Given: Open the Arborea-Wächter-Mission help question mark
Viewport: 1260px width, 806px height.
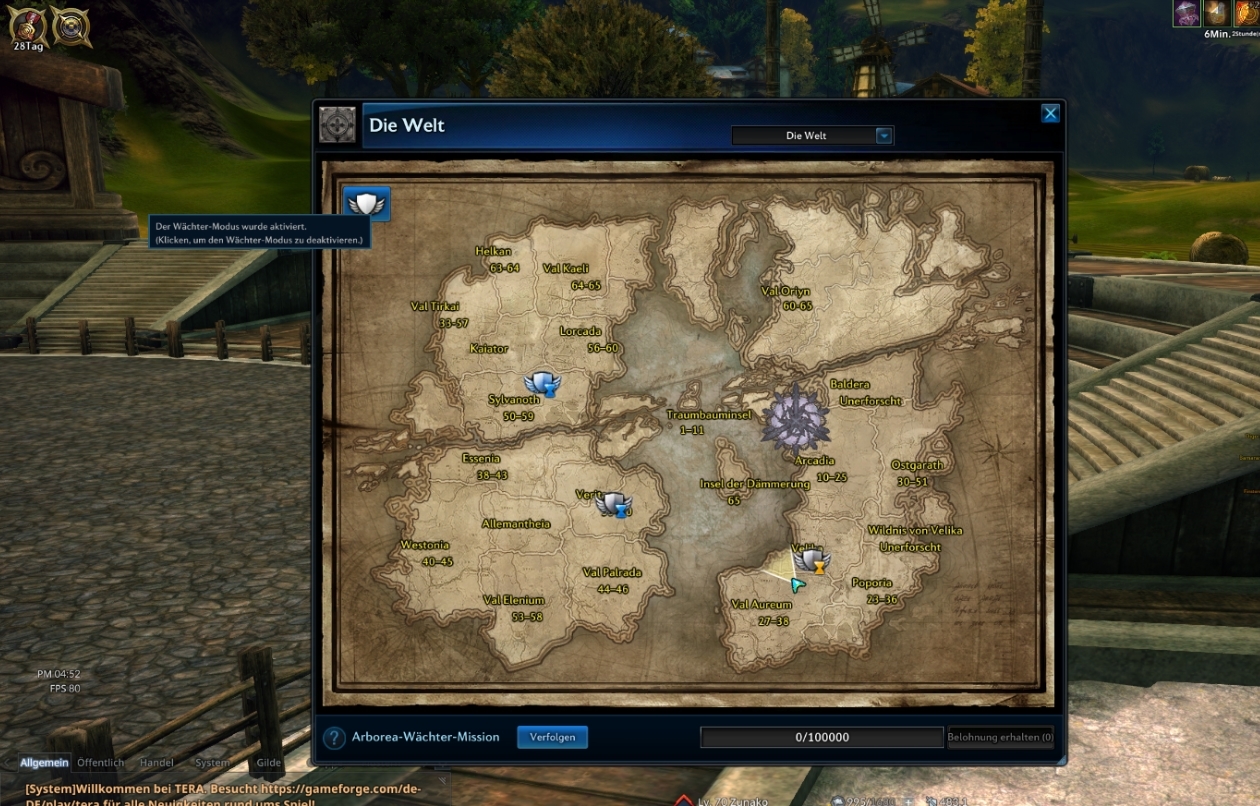Looking at the screenshot, I should pos(334,738).
